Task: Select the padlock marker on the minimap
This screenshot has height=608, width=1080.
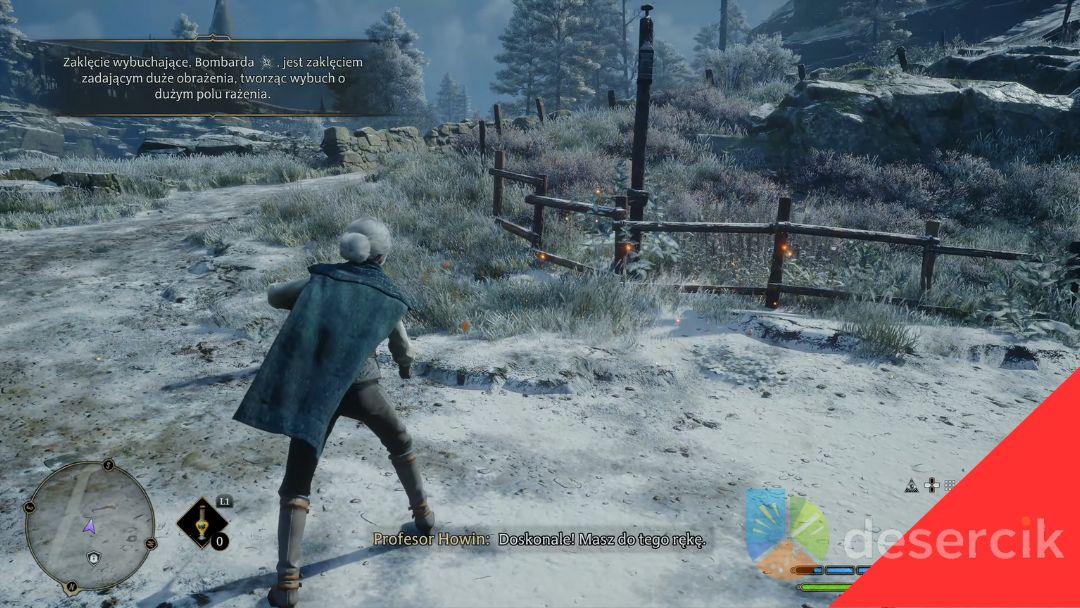Action: click(93, 557)
